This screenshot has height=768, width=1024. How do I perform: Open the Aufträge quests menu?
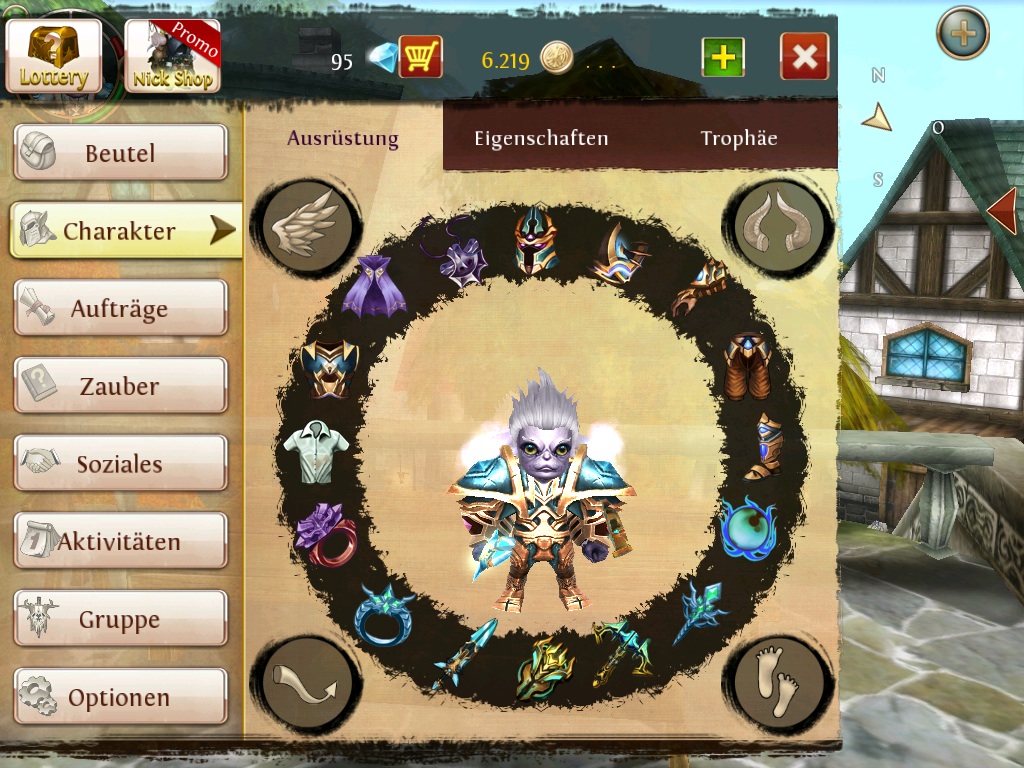[120, 309]
